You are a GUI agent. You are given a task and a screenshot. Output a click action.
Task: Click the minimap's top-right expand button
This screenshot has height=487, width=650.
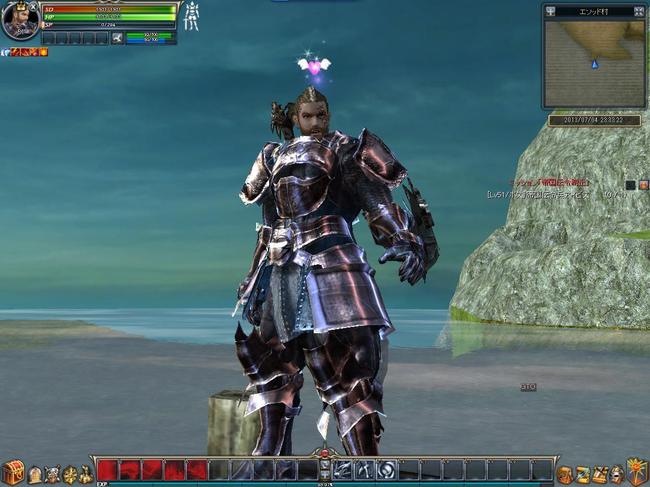(638, 11)
